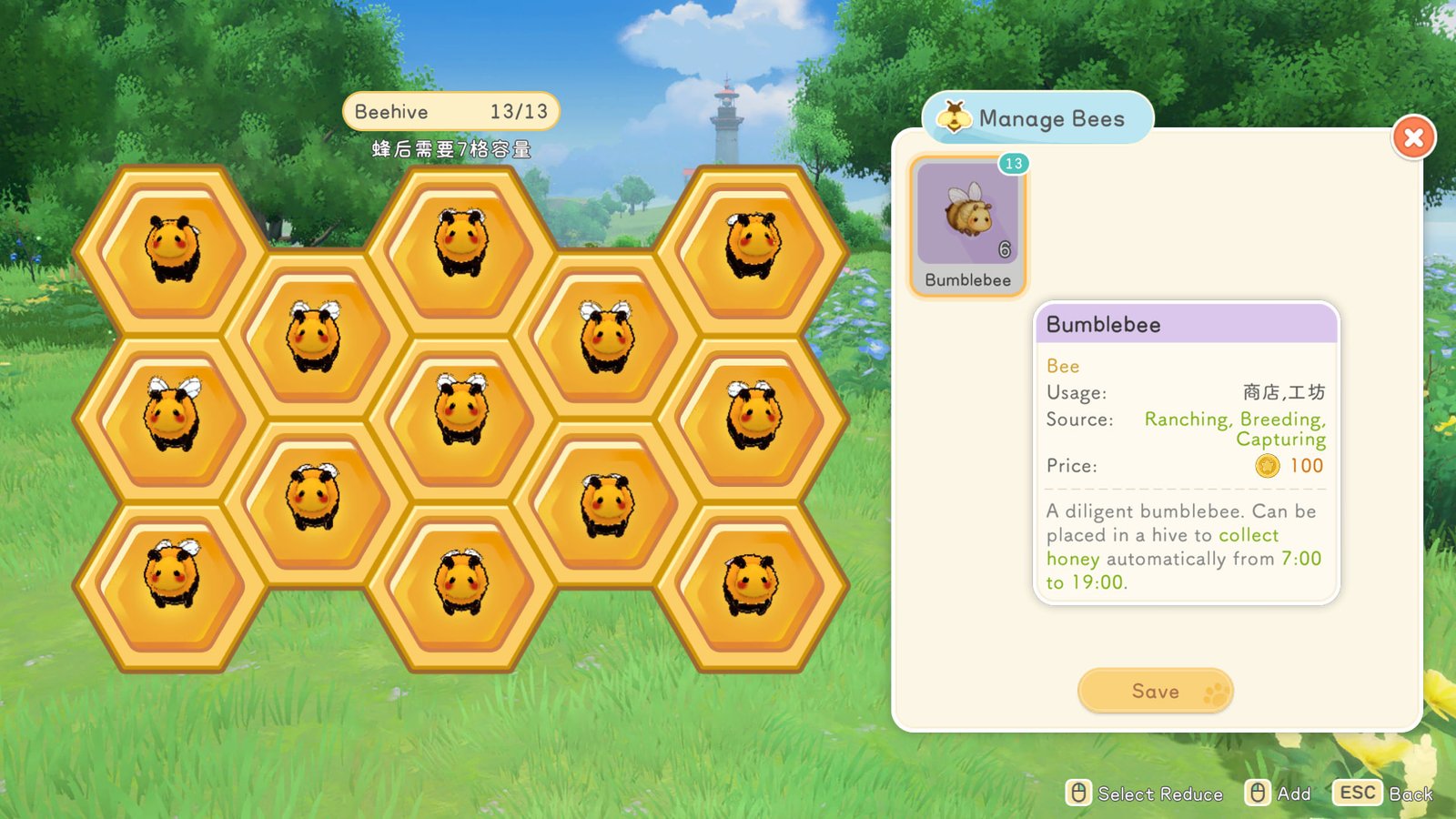Screen dimensions: 1456x819
Task: Click the Beehive 13/13 capacity header
Action: (x=450, y=110)
